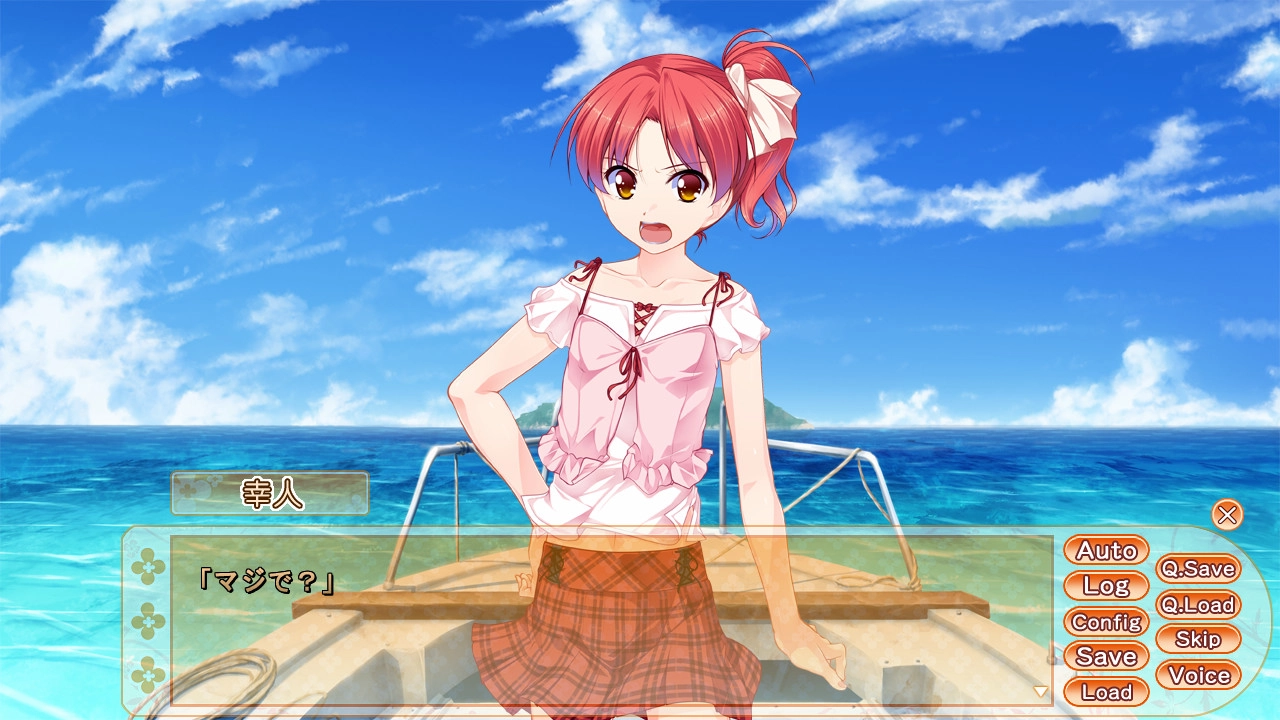Quick save with Q.Save
This screenshot has height=720, width=1280.
pyautogui.click(x=1197, y=569)
